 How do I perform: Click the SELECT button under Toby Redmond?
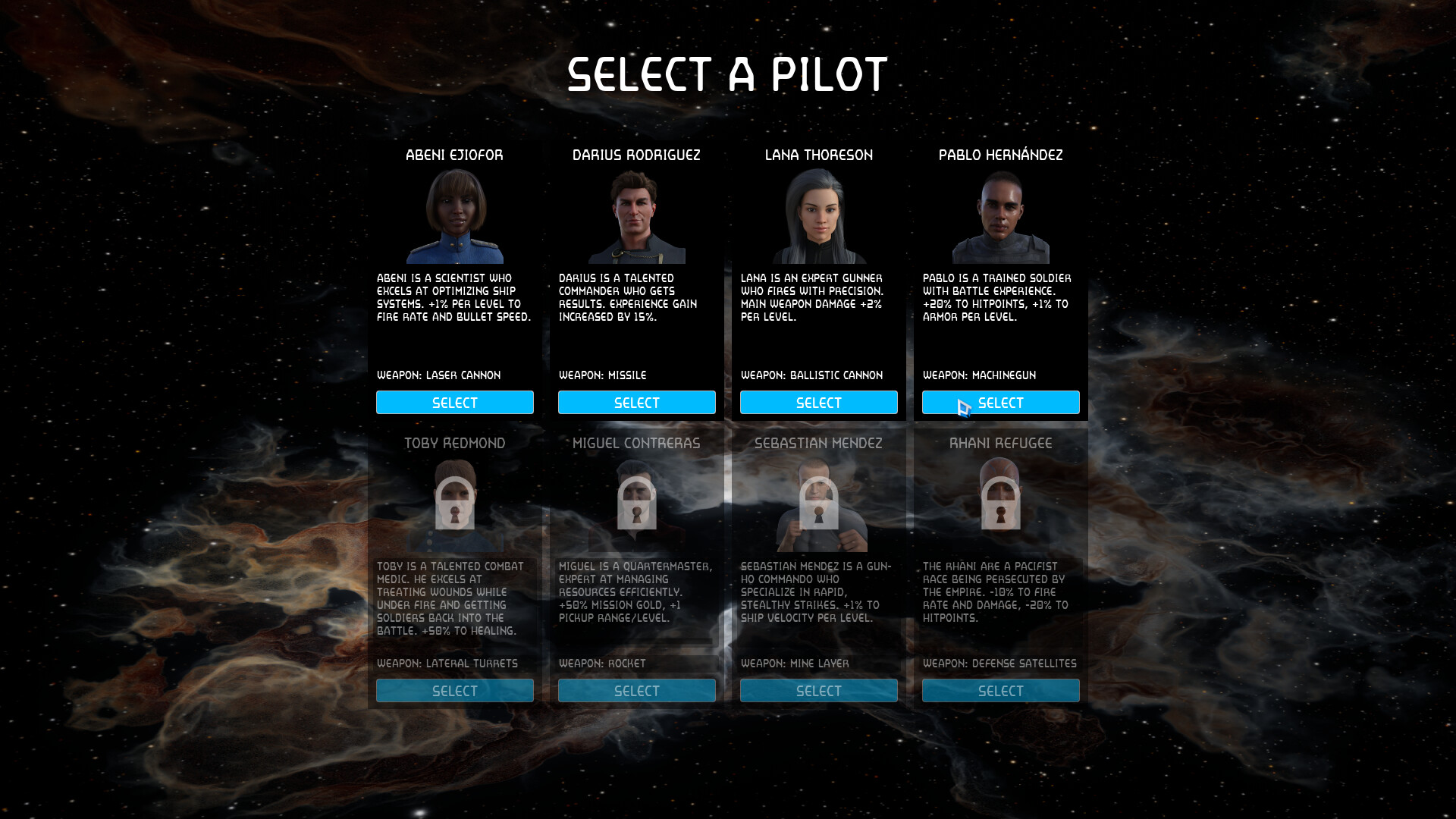click(454, 690)
